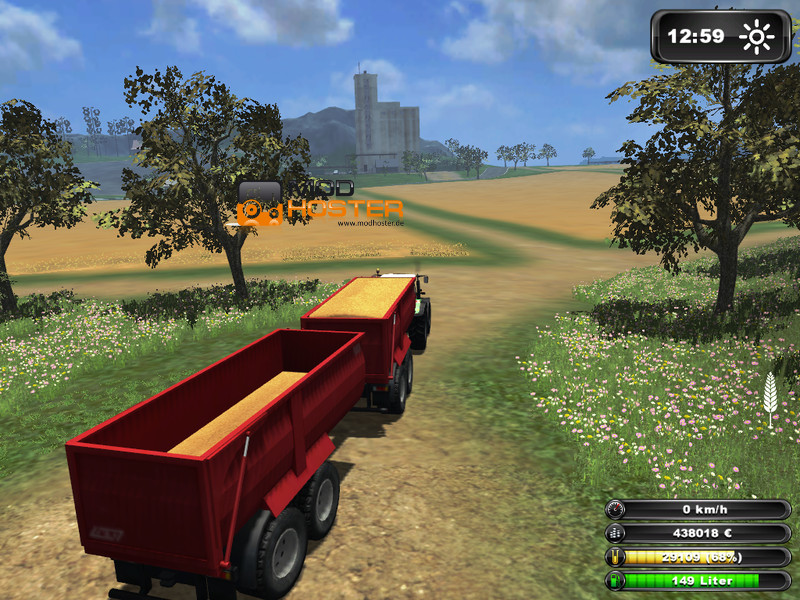Click the speedometer gauge icon
Image resolution: width=800 pixels, height=600 pixels.
point(617,510)
